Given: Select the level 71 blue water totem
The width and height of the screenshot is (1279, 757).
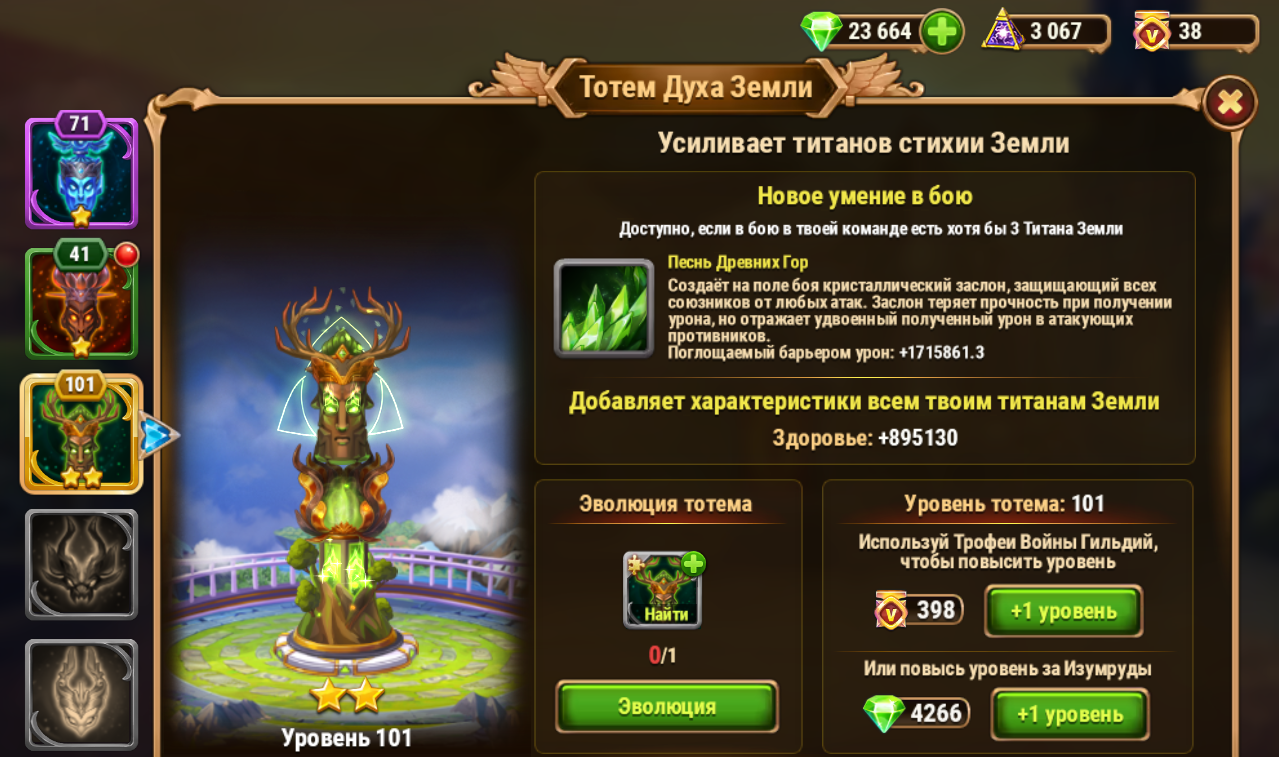Looking at the screenshot, I should 80,173.
